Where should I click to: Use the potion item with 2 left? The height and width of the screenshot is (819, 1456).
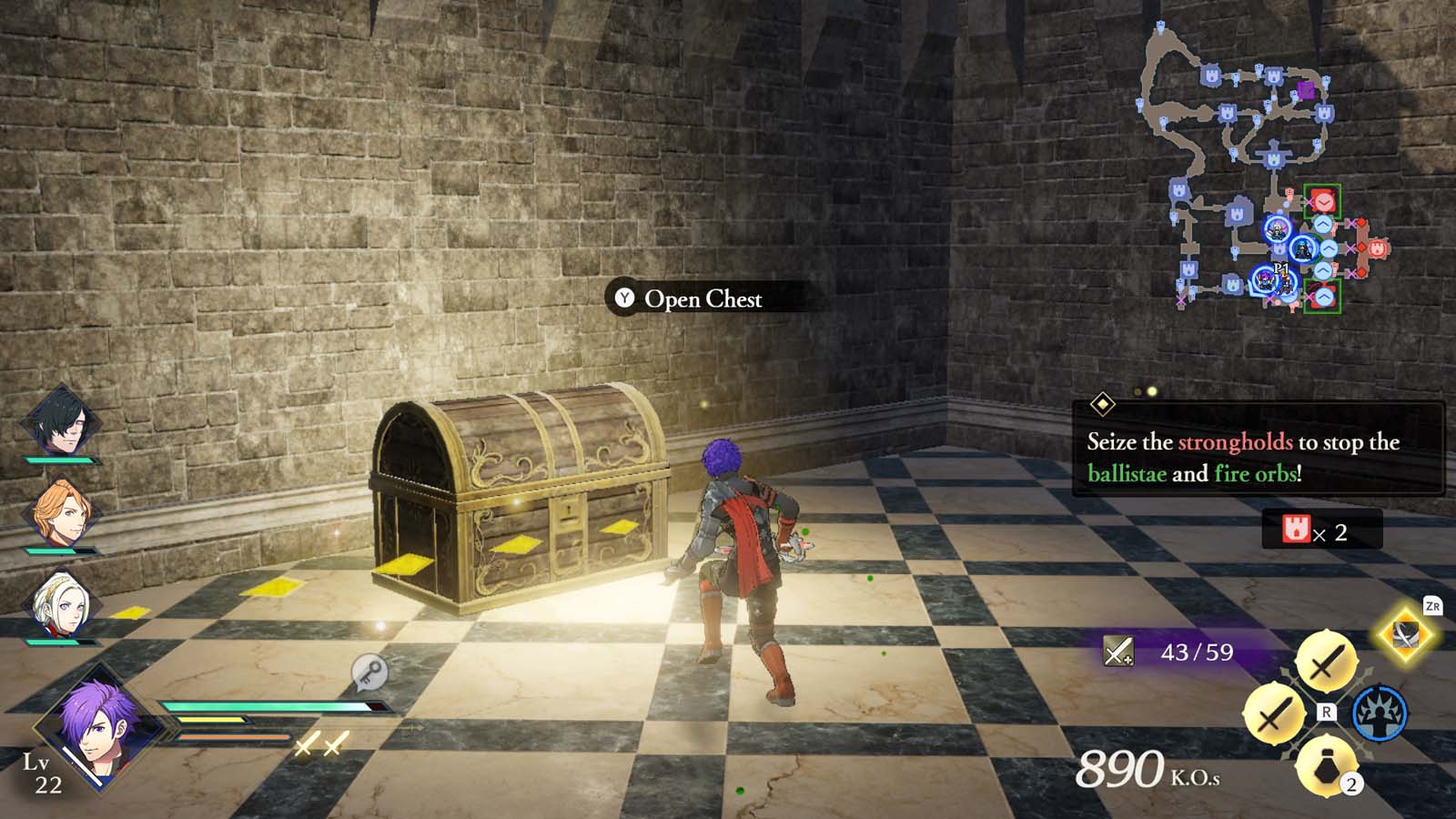coord(1327,765)
